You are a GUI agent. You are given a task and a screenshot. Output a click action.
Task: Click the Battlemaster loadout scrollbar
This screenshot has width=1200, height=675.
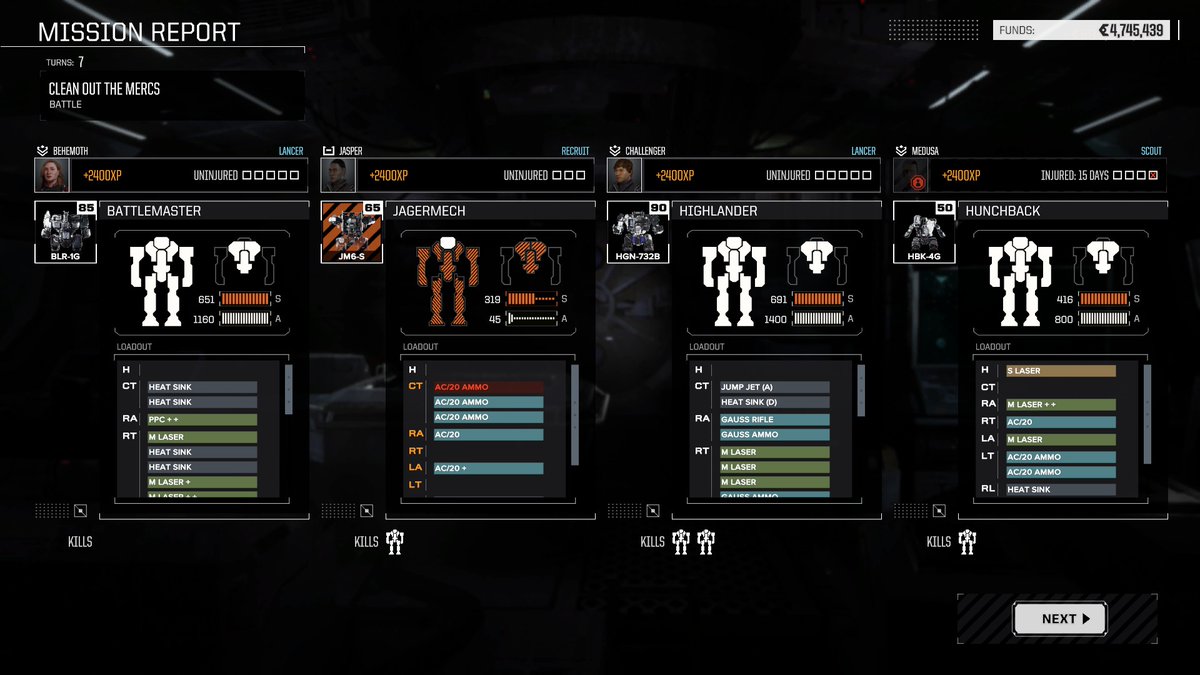(289, 390)
